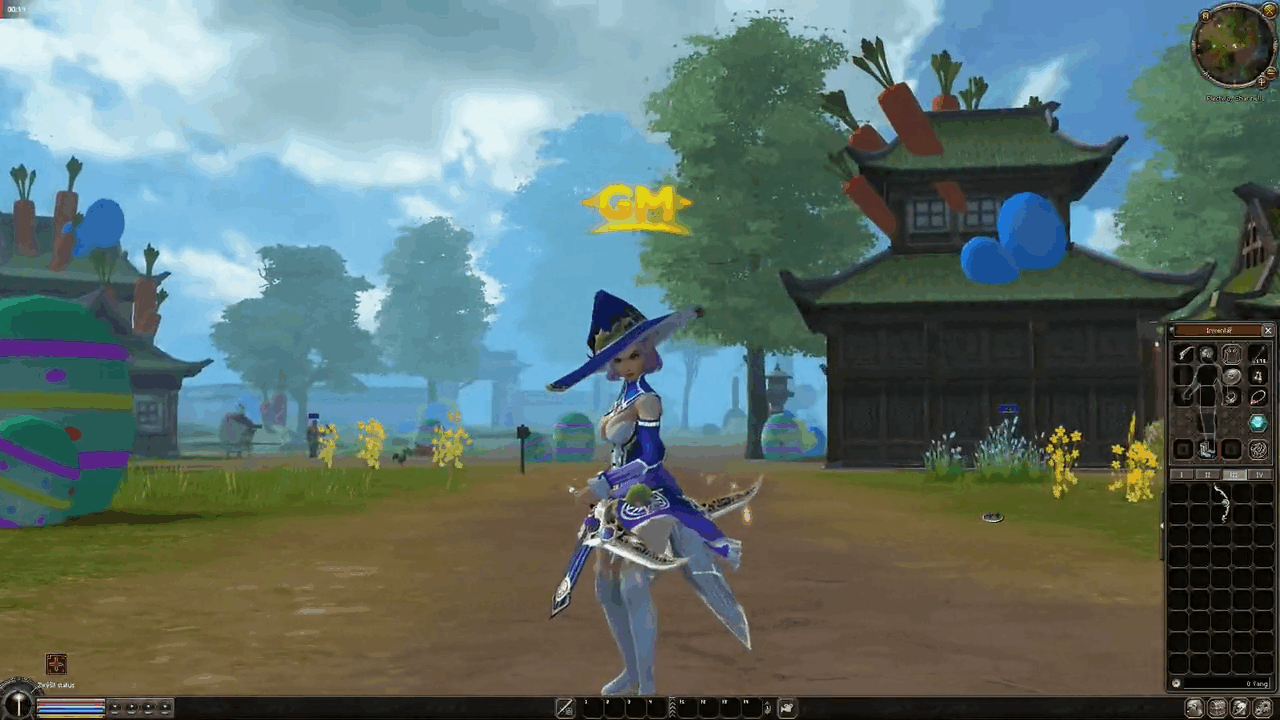Screen dimensions: 1280x720
Task: Open the character window from the bottom-left round buttons
Action: pos(115,708)
